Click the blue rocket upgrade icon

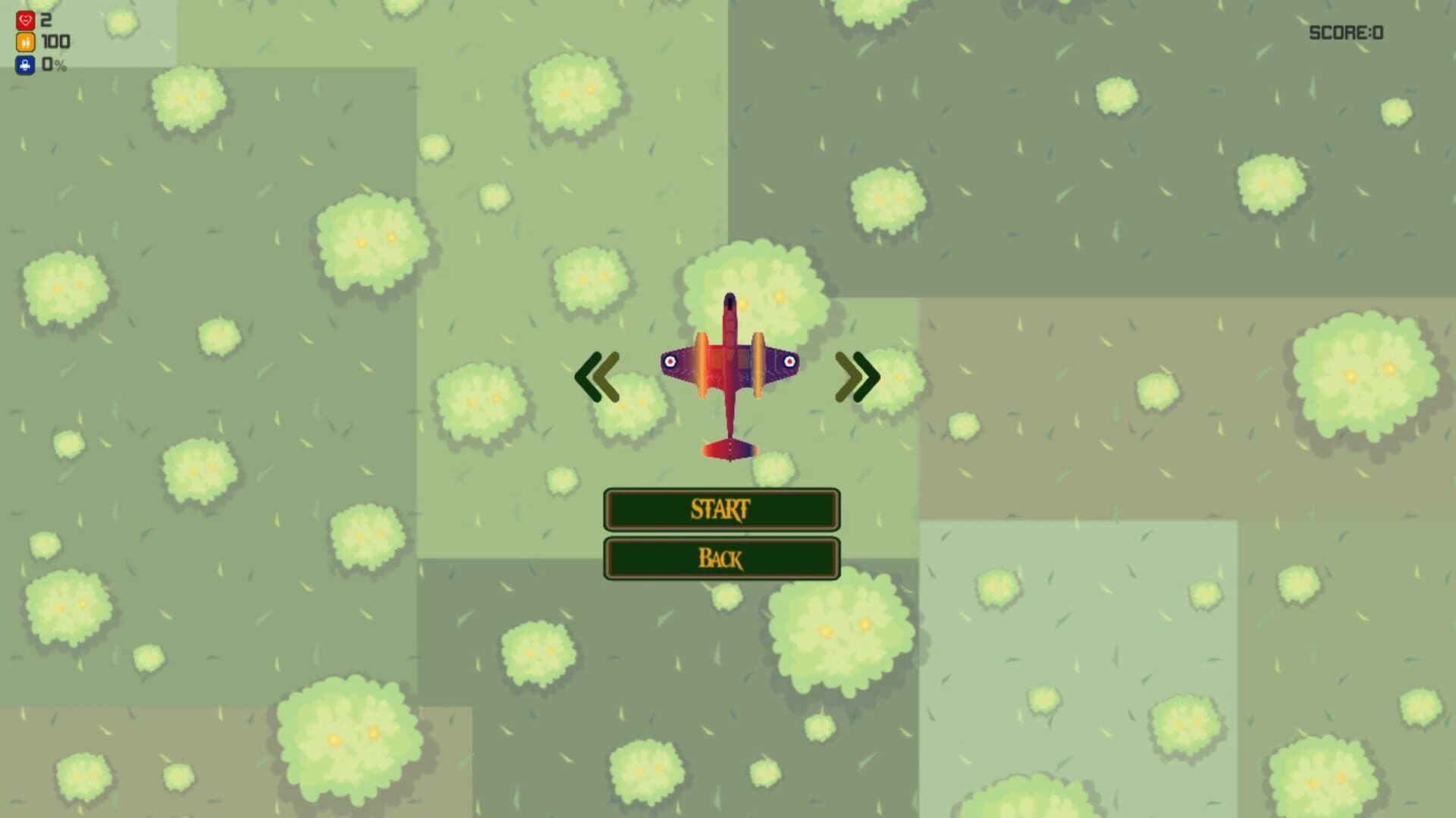pos(25,65)
